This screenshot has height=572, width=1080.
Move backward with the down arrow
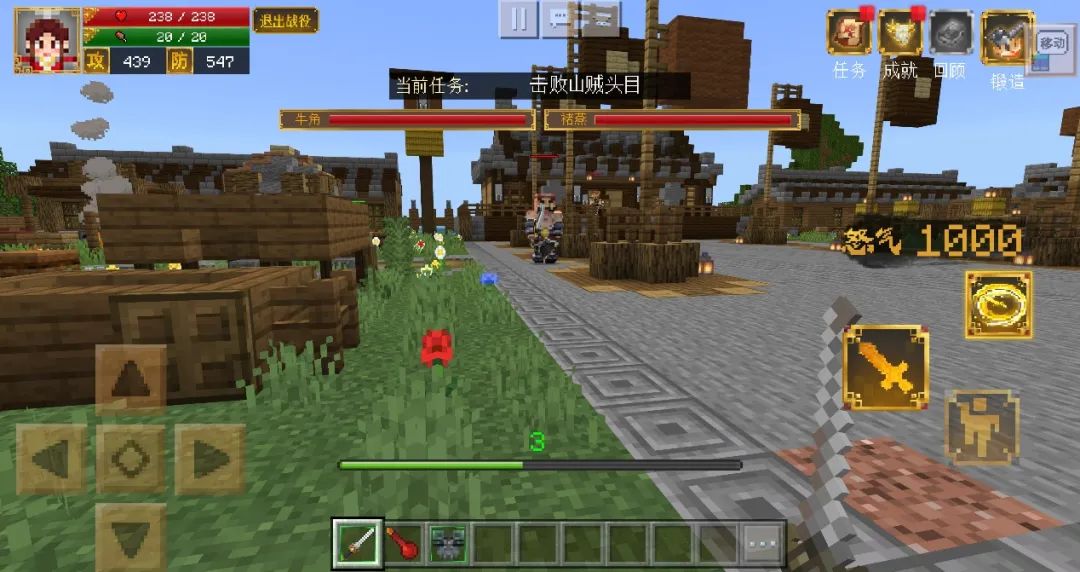click(131, 535)
